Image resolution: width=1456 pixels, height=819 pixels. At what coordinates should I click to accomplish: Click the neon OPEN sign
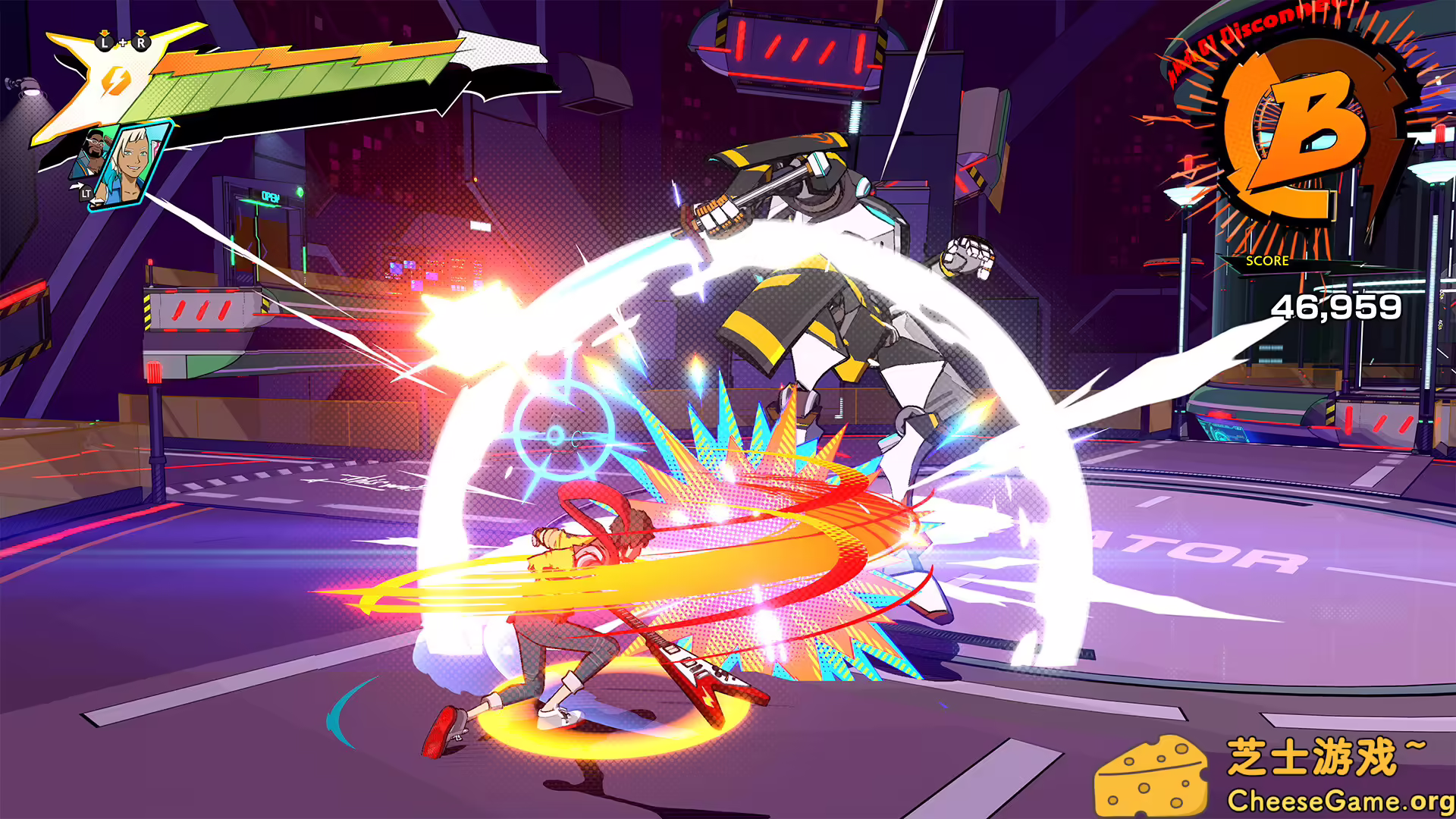click(271, 197)
